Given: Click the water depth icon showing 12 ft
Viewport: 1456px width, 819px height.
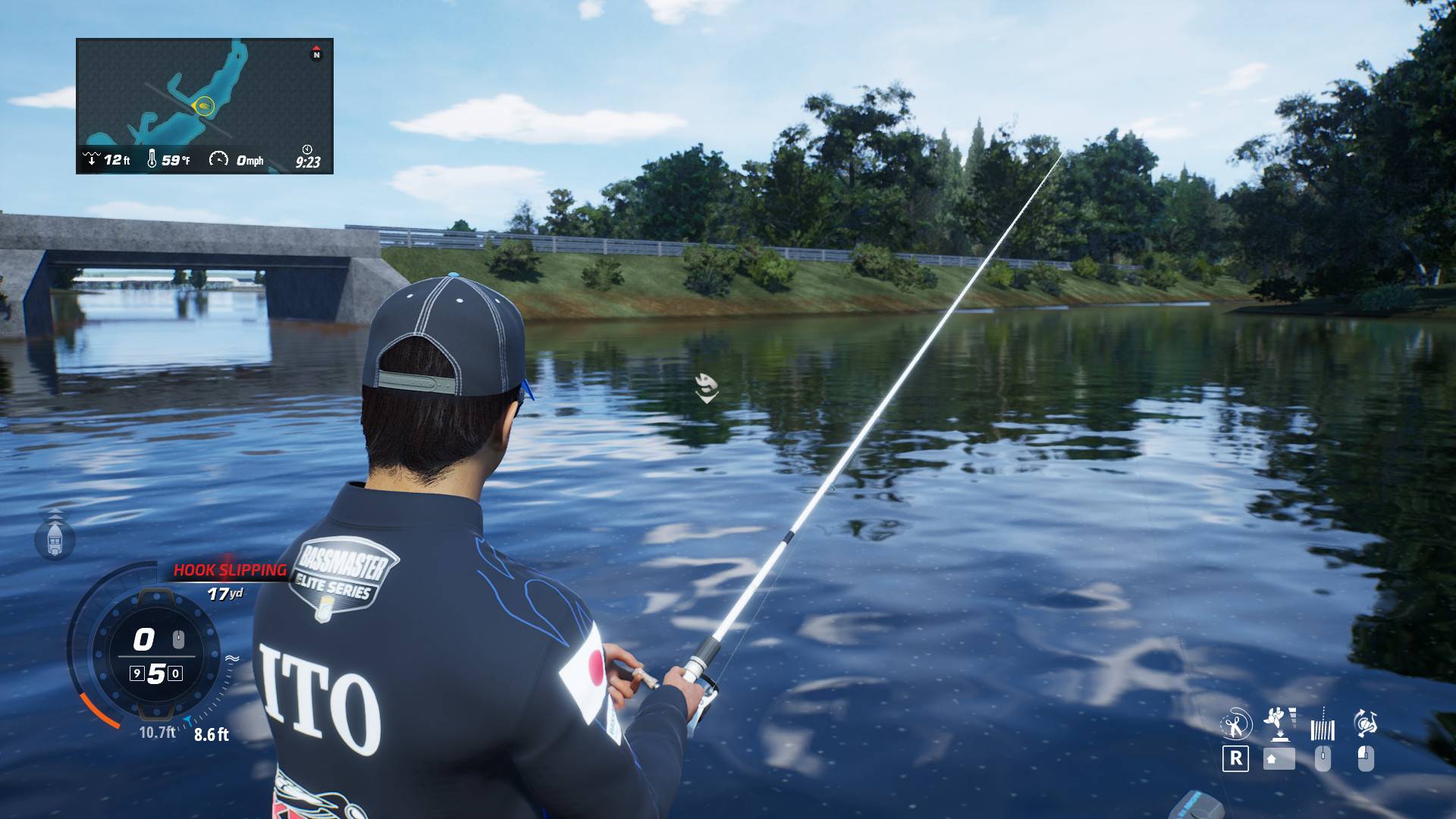Looking at the screenshot, I should pyautogui.click(x=93, y=160).
